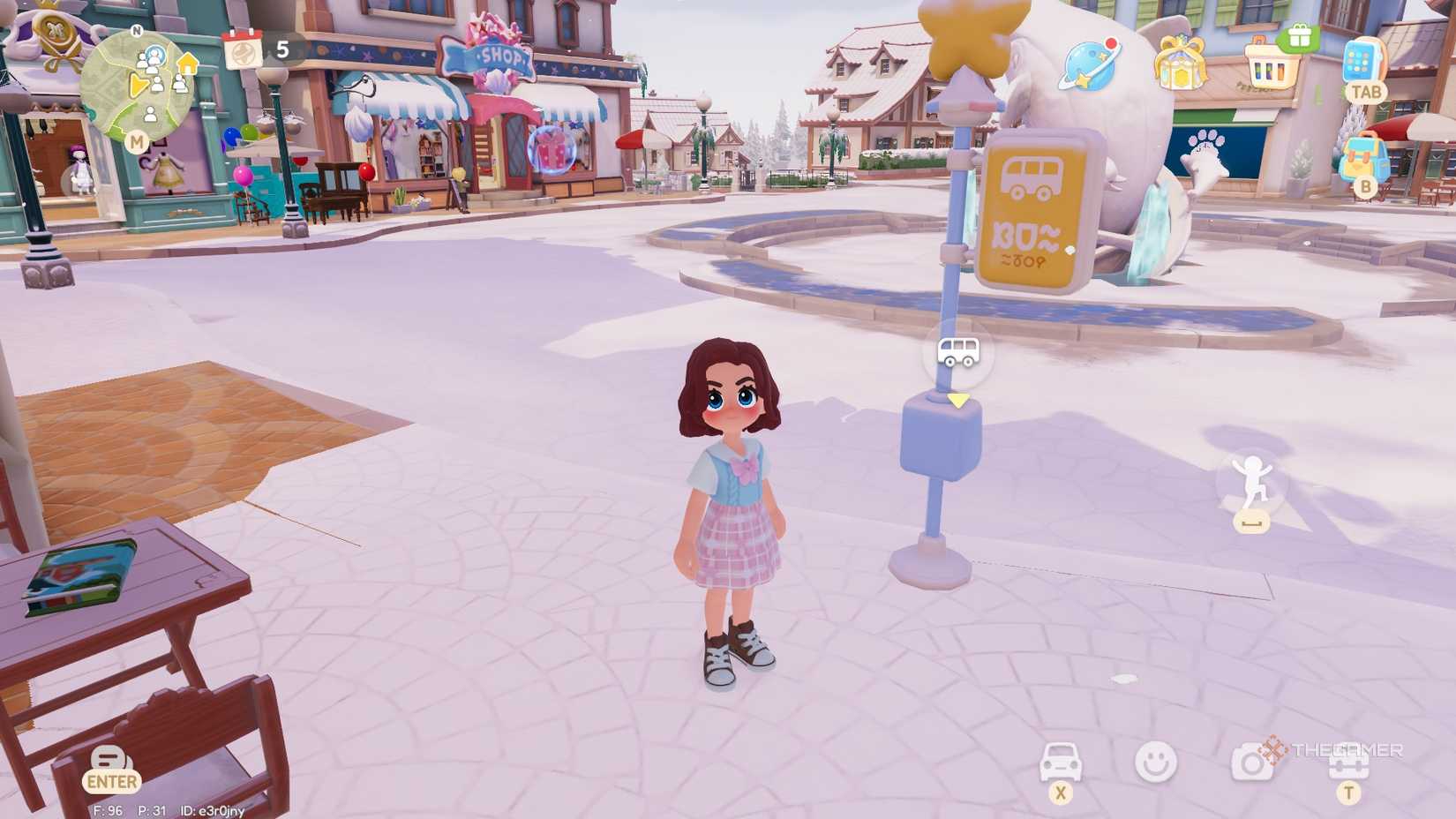
Task: Click the home icon on the minimap
Action: tap(186, 64)
